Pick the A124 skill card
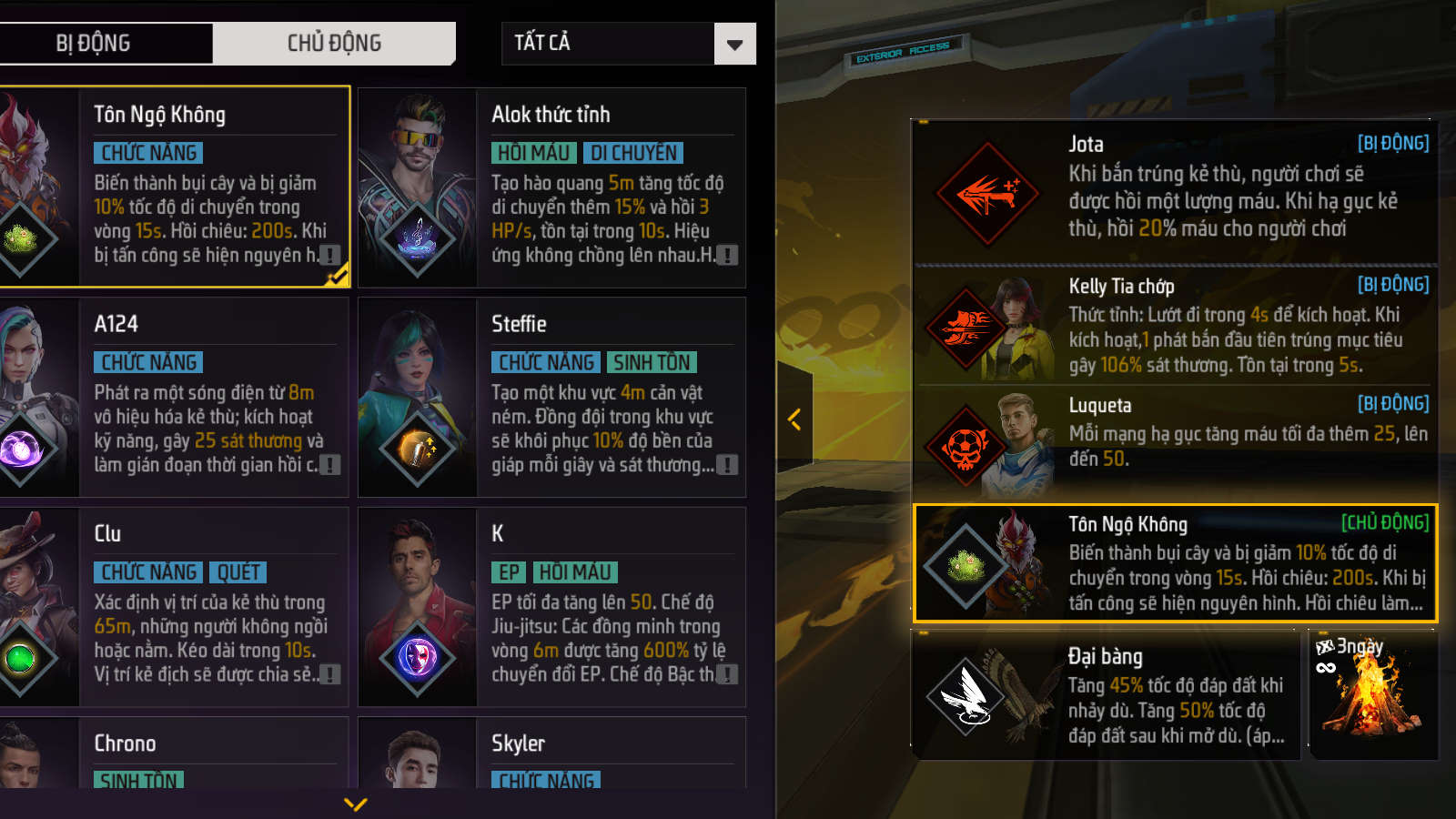 (173, 397)
